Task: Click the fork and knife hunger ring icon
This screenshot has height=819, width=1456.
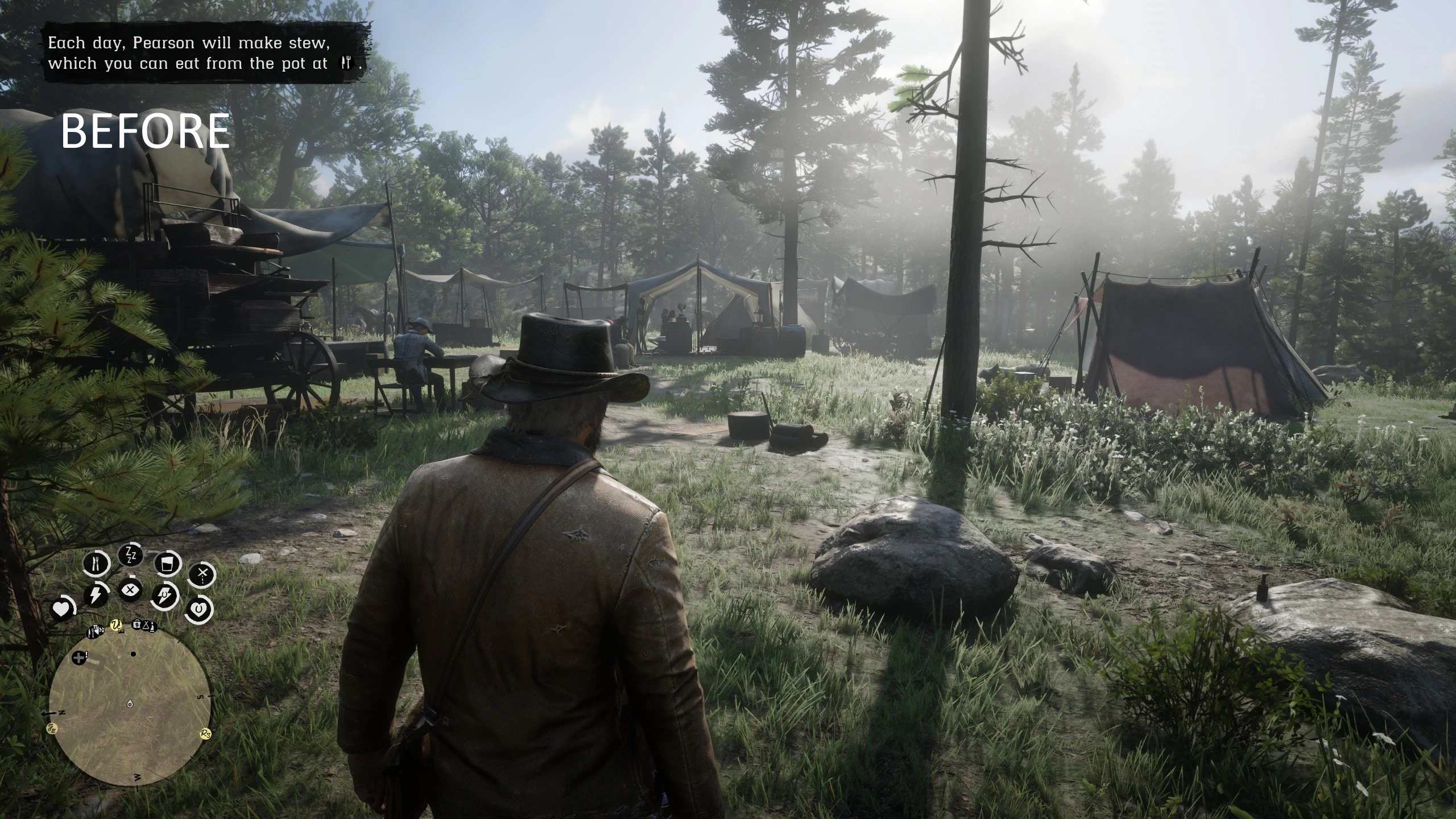Action: coord(96,563)
